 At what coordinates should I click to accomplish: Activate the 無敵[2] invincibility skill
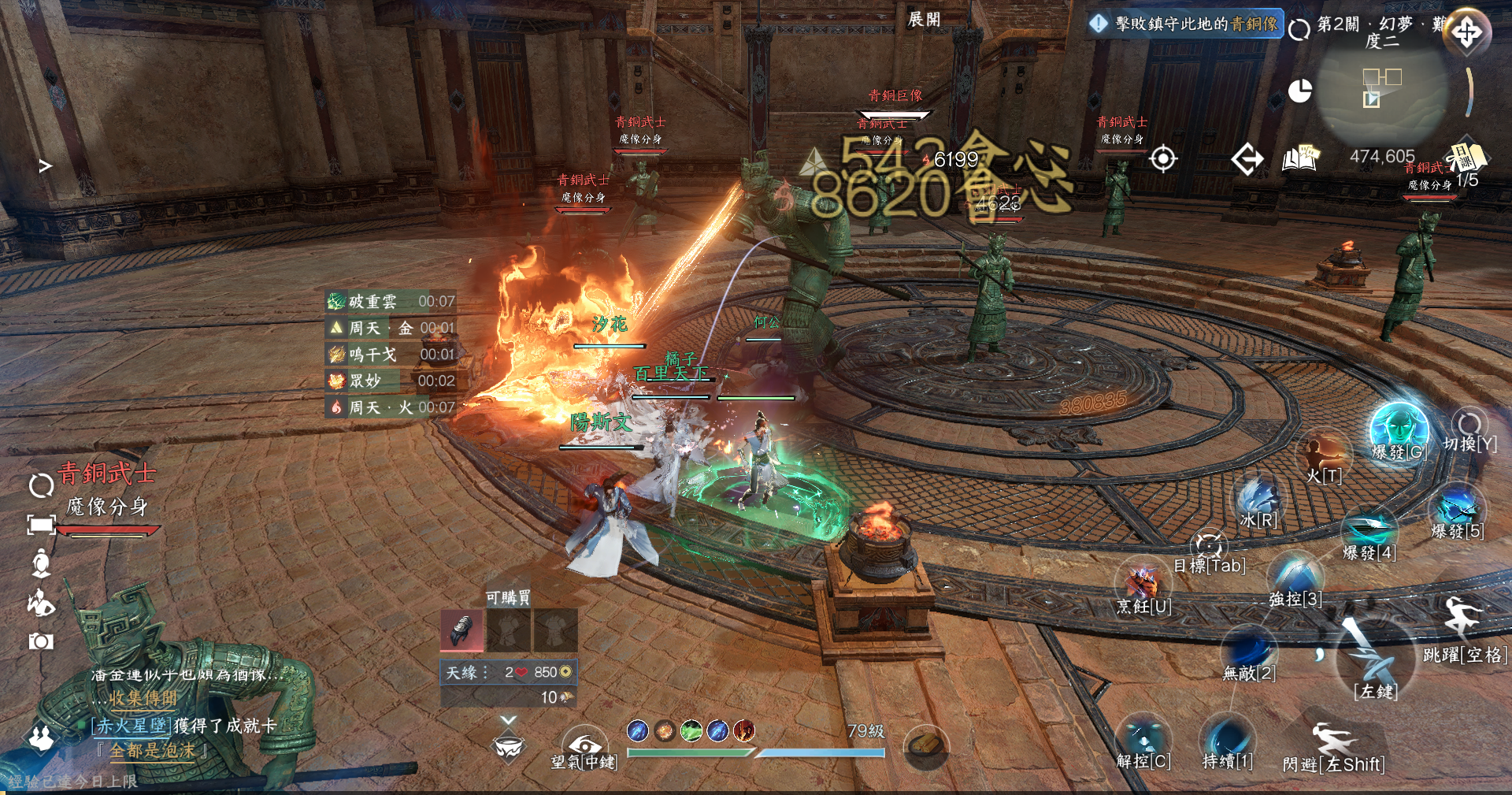(x=1248, y=650)
